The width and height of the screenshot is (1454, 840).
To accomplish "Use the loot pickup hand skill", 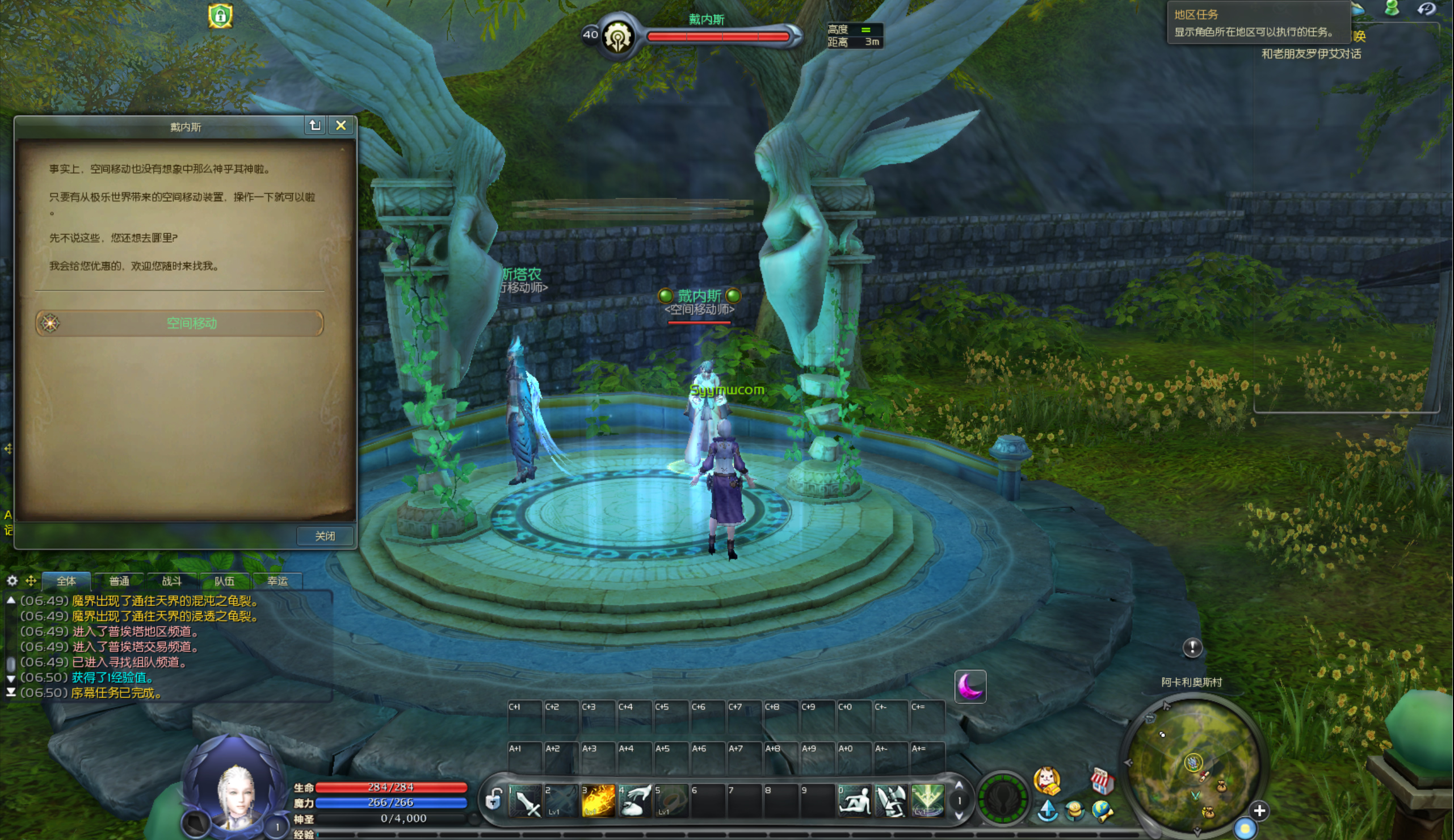I will click(x=634, y=801).
